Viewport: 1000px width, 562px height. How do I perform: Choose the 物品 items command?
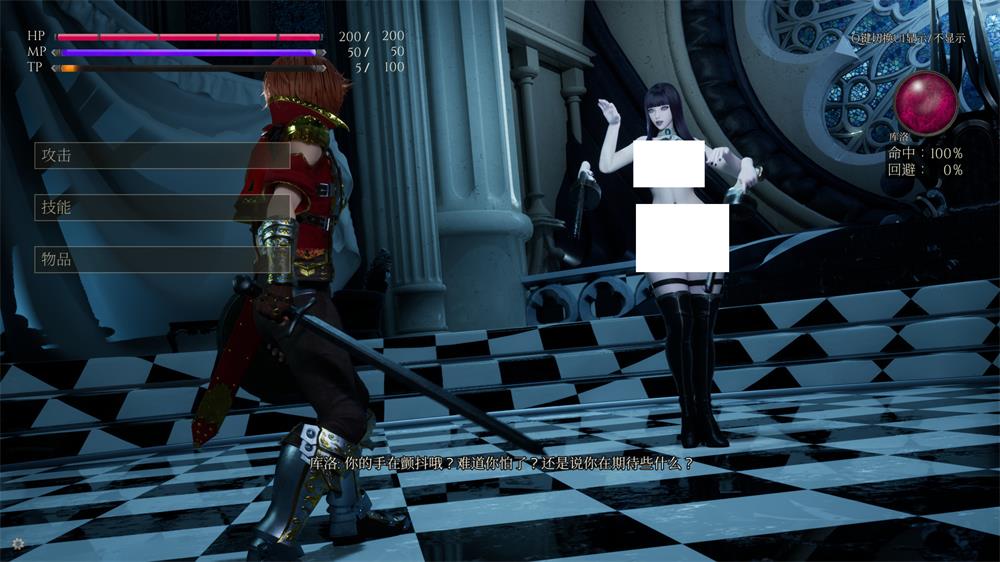(162, 260)
